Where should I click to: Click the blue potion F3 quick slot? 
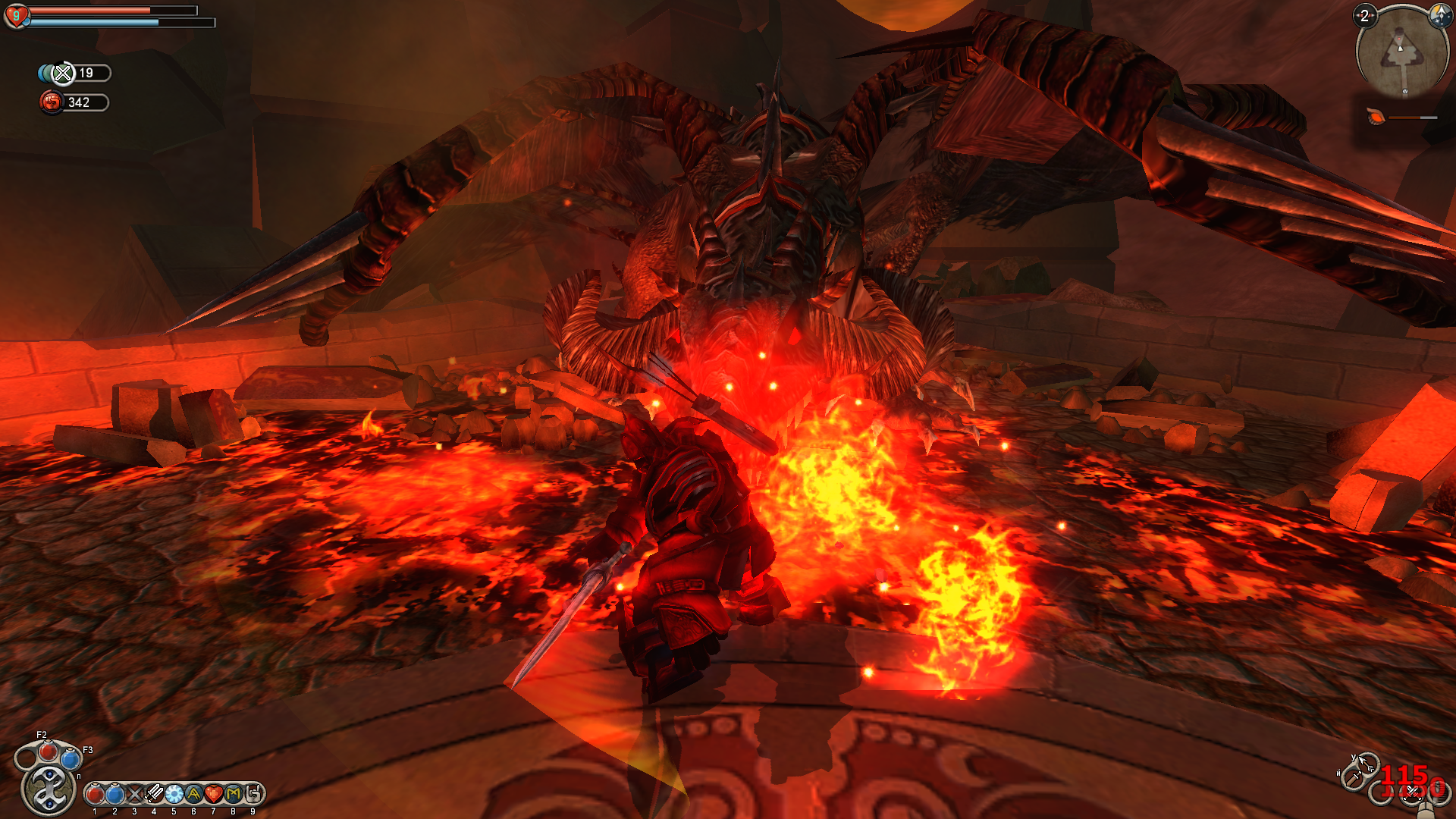coord(71,758)
